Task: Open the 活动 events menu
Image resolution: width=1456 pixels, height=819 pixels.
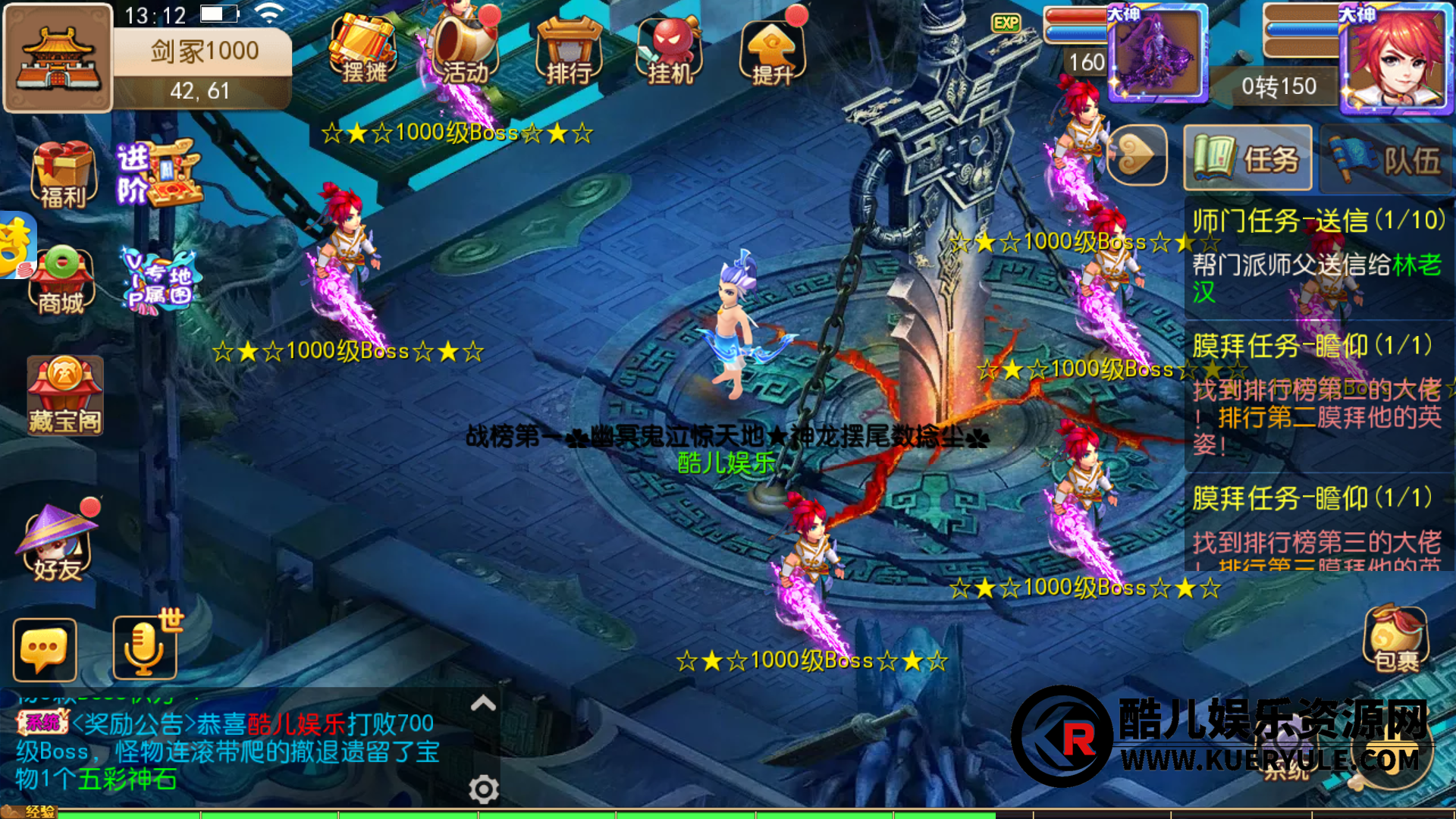Action: pyautogui.click(x=464, y=49)
